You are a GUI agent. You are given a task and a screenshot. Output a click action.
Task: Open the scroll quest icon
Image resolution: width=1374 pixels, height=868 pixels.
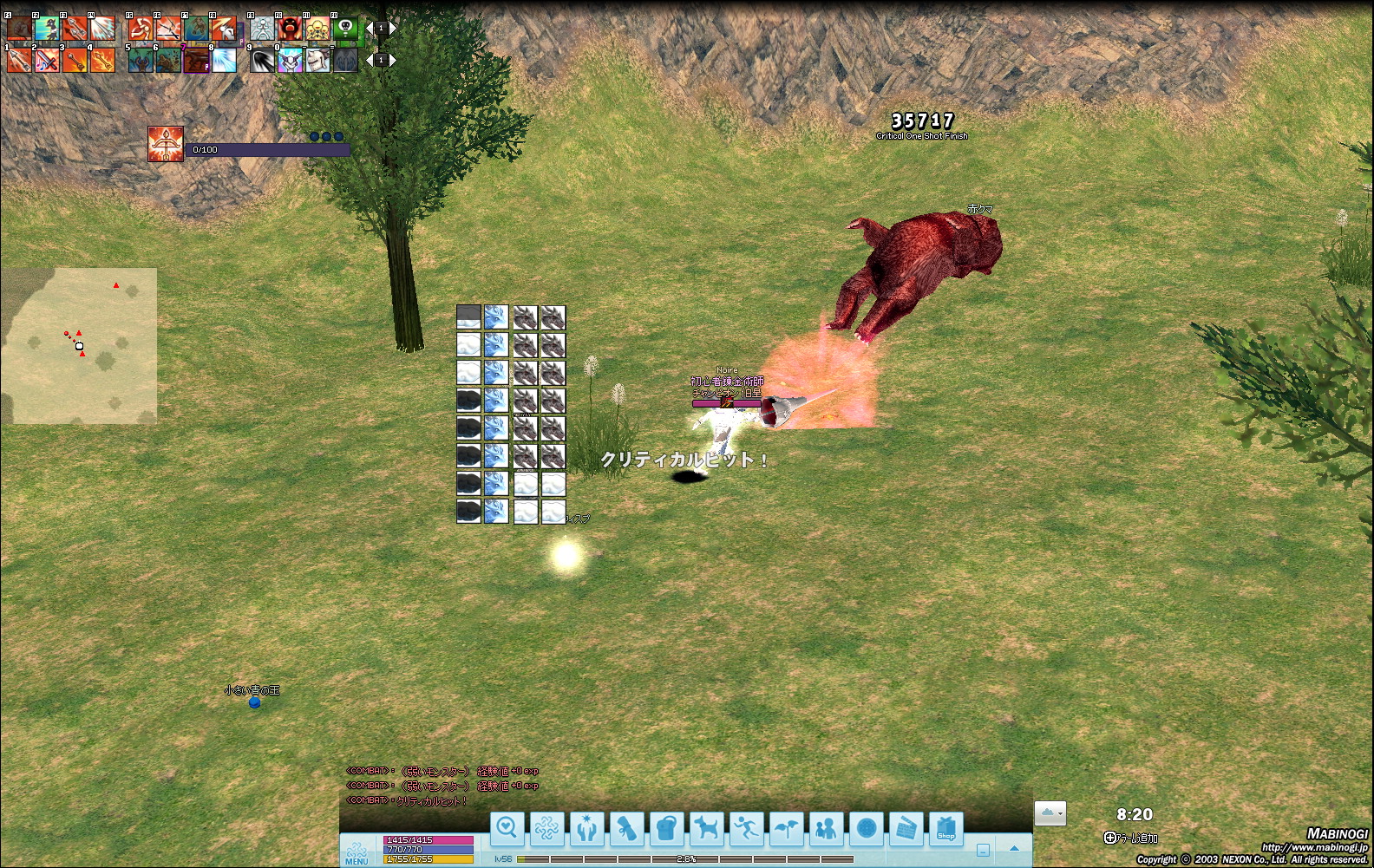[626, 829]
